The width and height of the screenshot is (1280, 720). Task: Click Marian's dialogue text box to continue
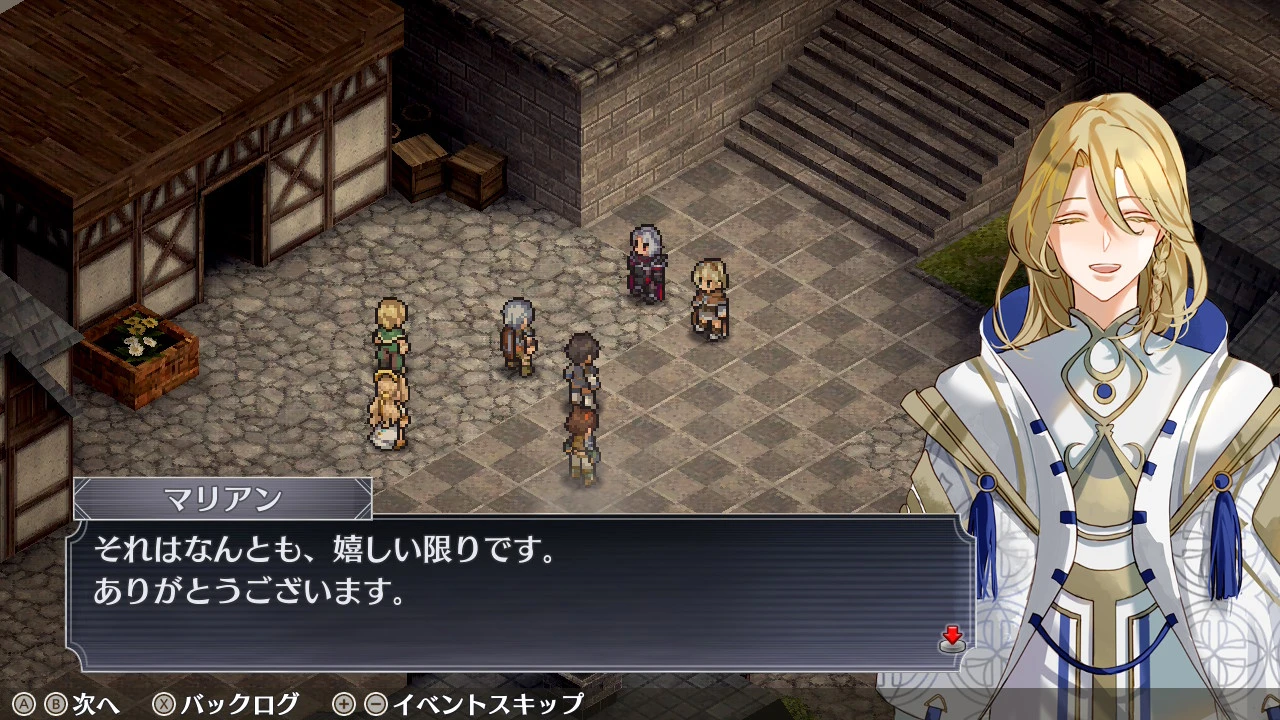pyautogui.click(x=520, y=593)
